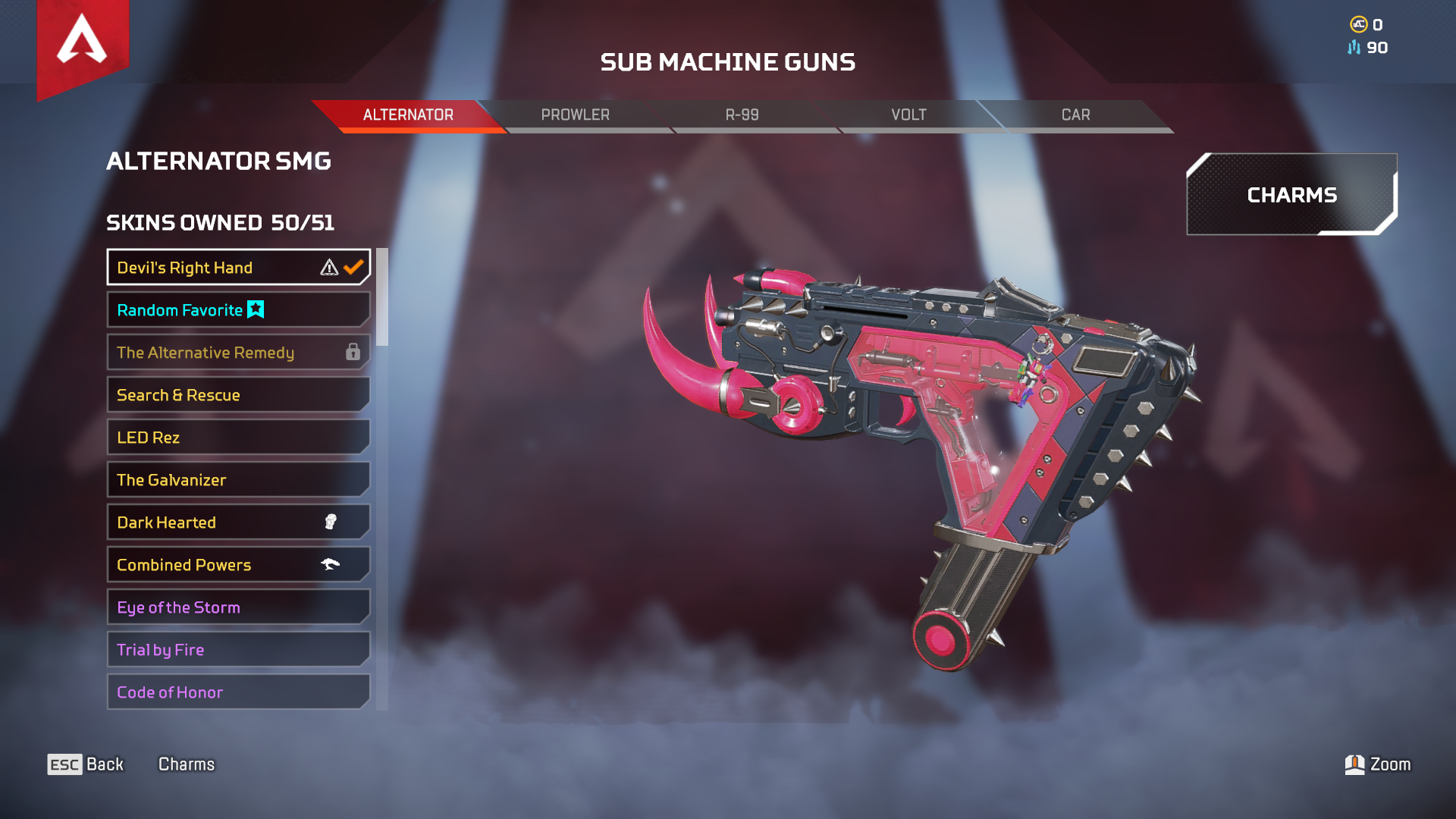Click the Charms footer shortcut

pyautogui.click(x=187, y=764)
